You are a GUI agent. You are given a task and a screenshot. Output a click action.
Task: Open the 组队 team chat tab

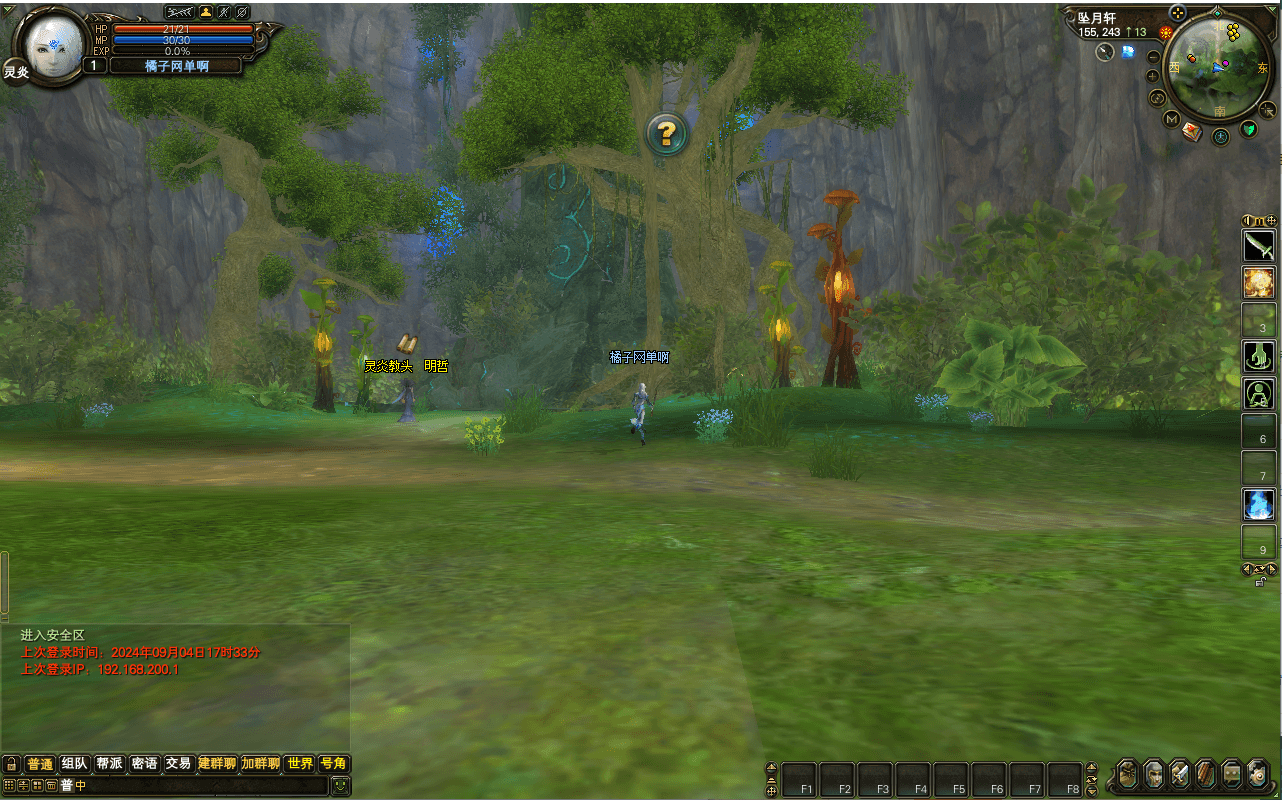click(x=74, y=764)
